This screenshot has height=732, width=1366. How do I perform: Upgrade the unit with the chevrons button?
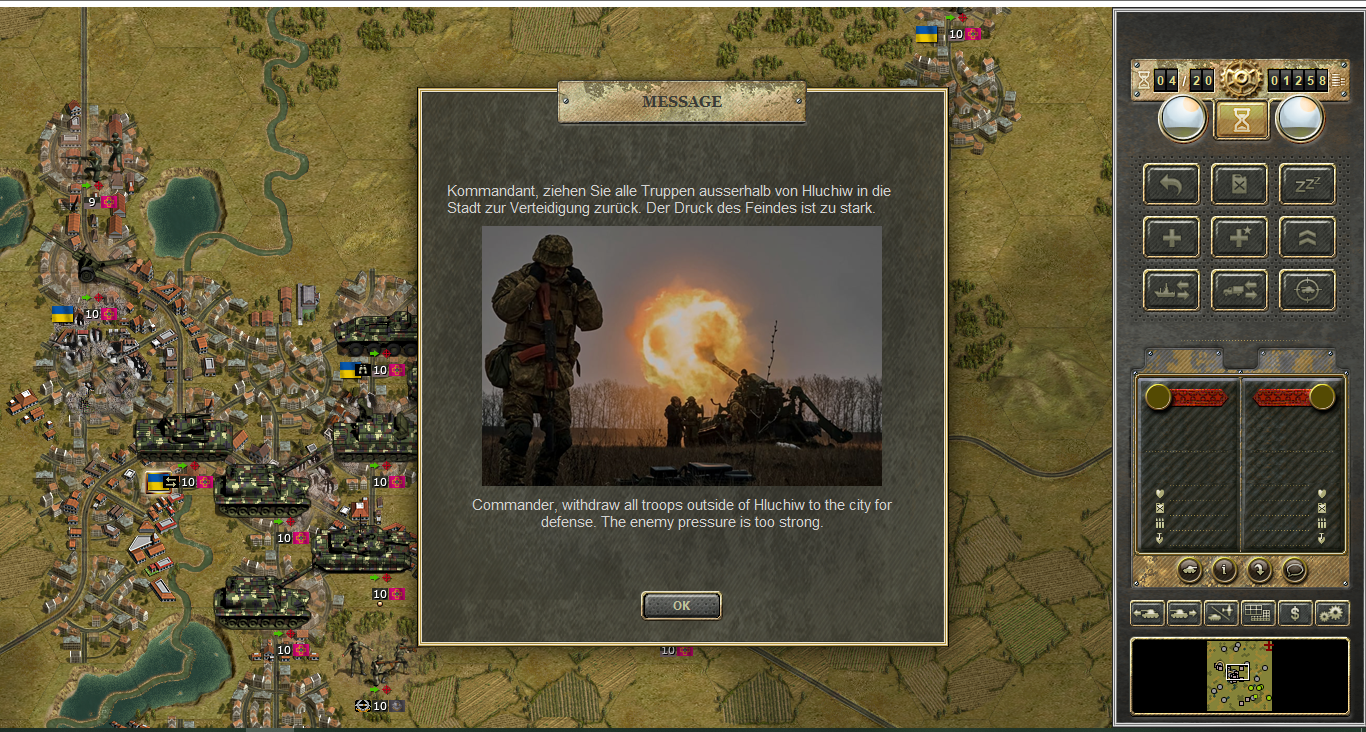pyautogui.click(x=1307, y=237)
